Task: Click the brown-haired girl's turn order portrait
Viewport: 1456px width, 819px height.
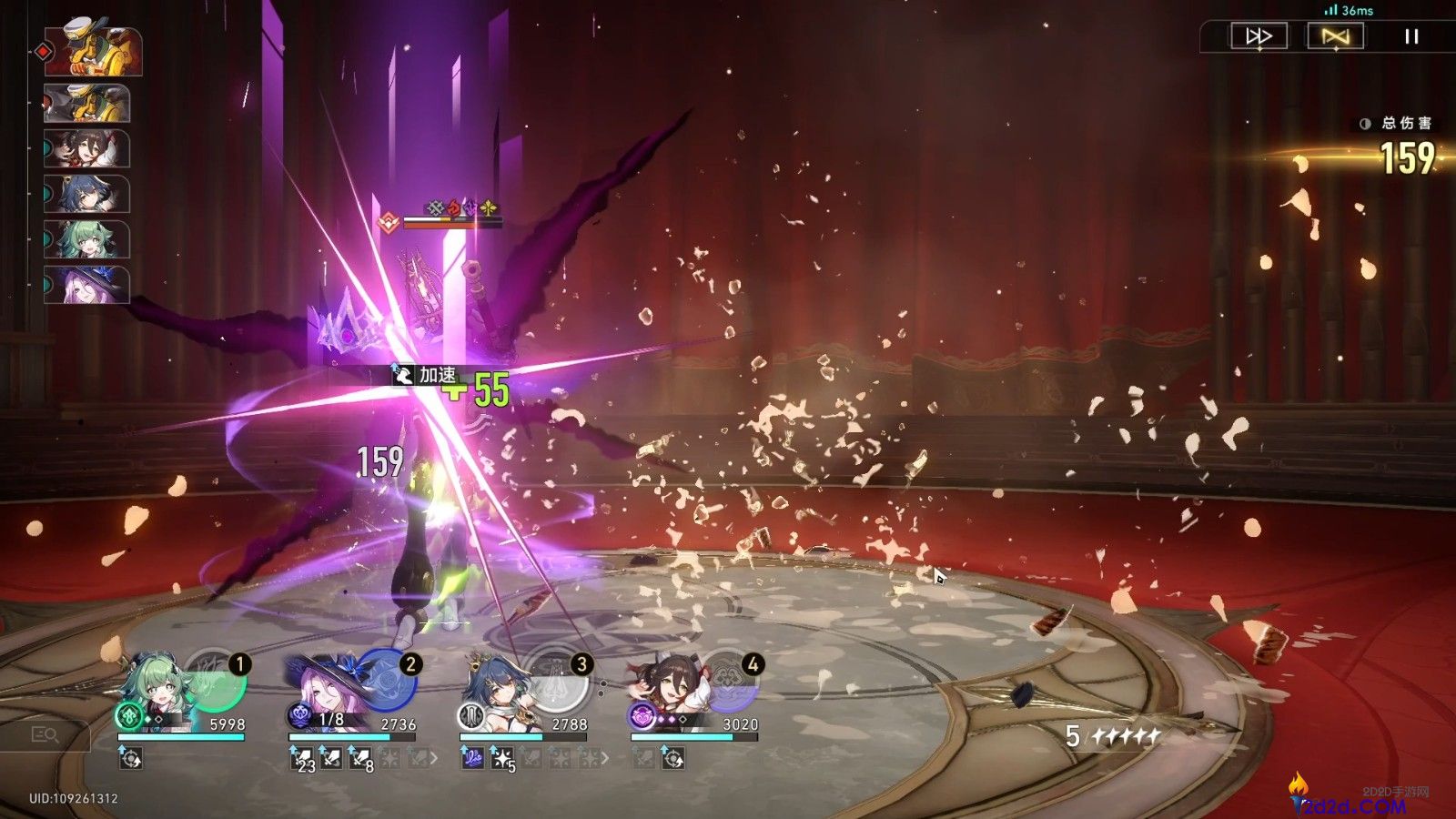Action: [x=87, y=148]
